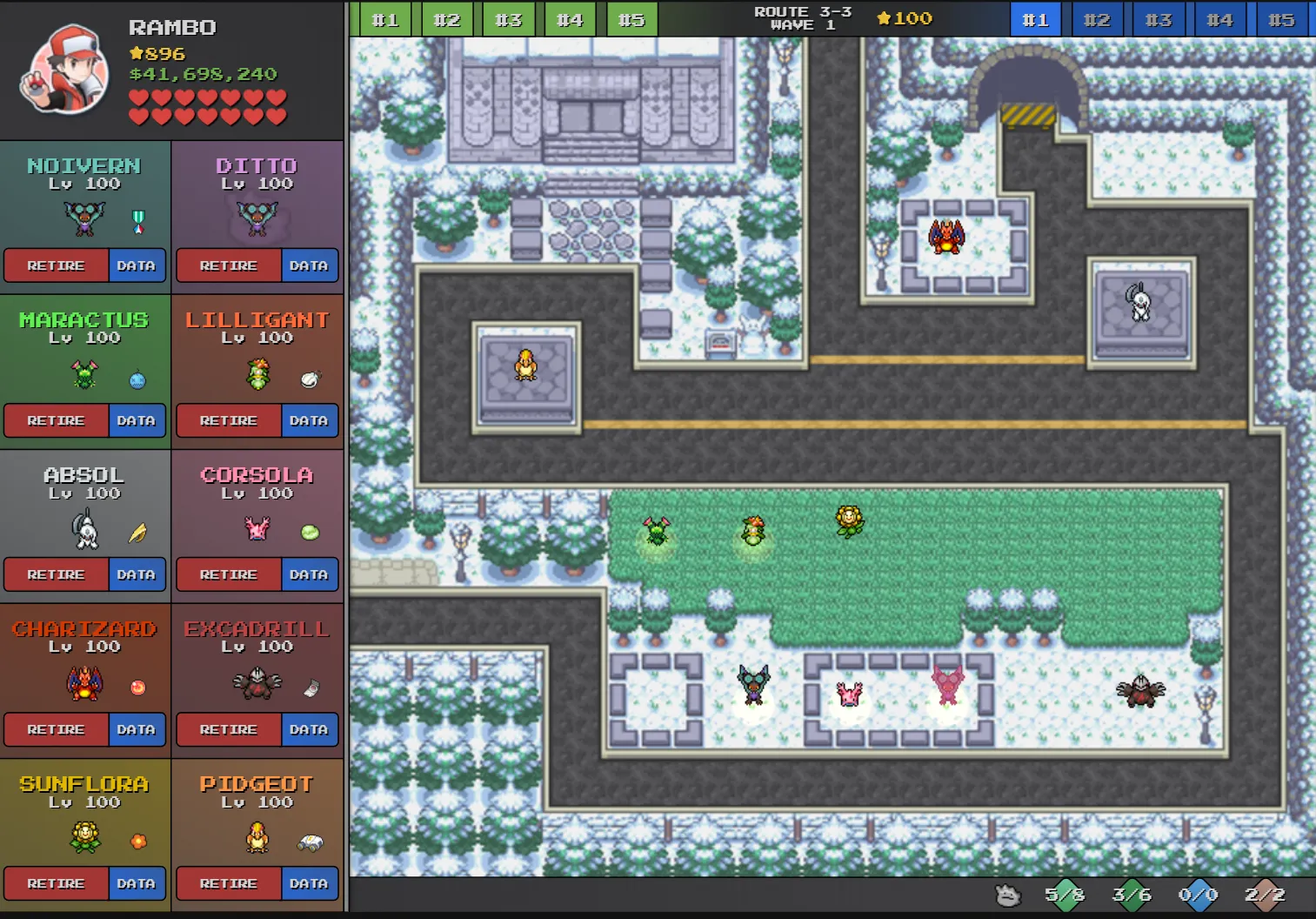Click Charizard's held item orb icon
The width and height of the screenshot is (1316, 919).
point(137,688)
